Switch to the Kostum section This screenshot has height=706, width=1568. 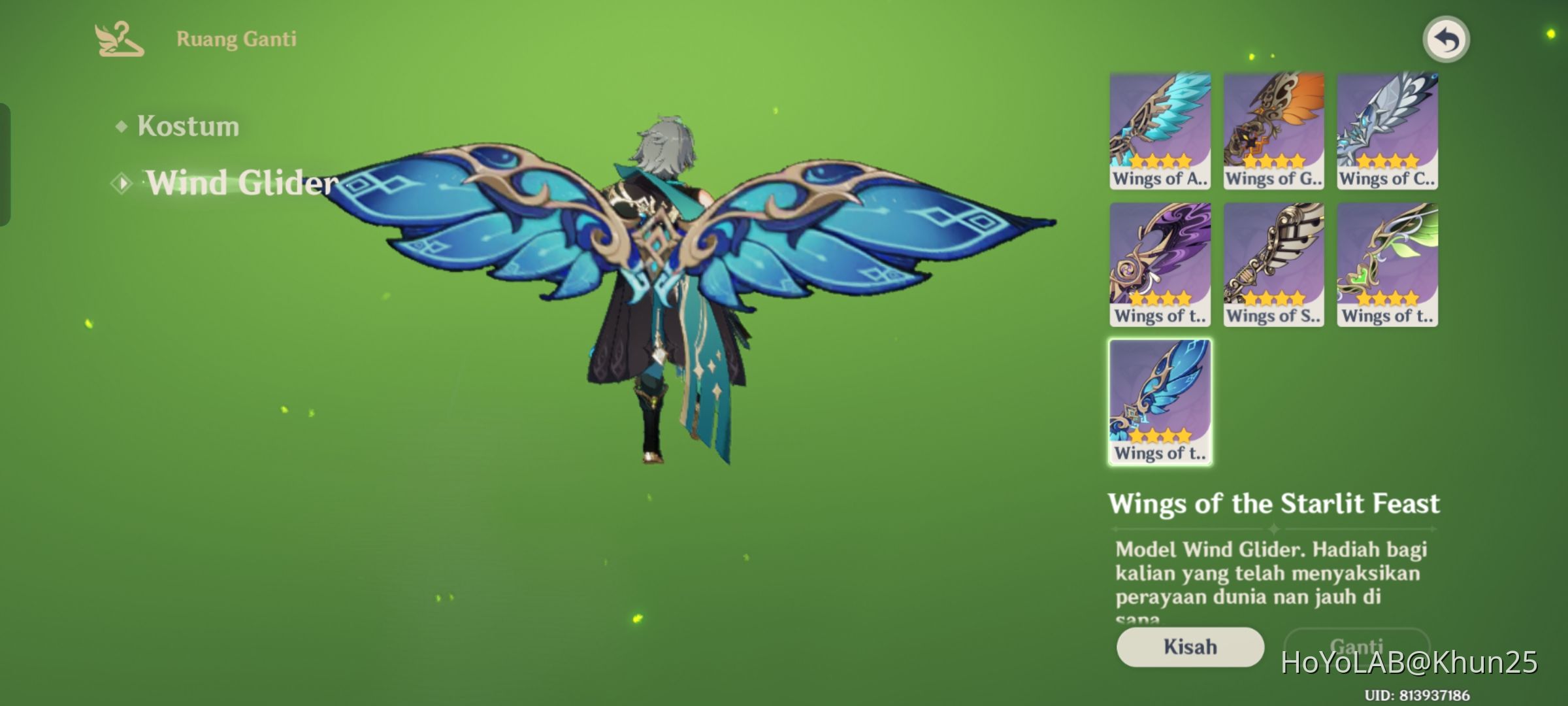(x=188, y=126)
